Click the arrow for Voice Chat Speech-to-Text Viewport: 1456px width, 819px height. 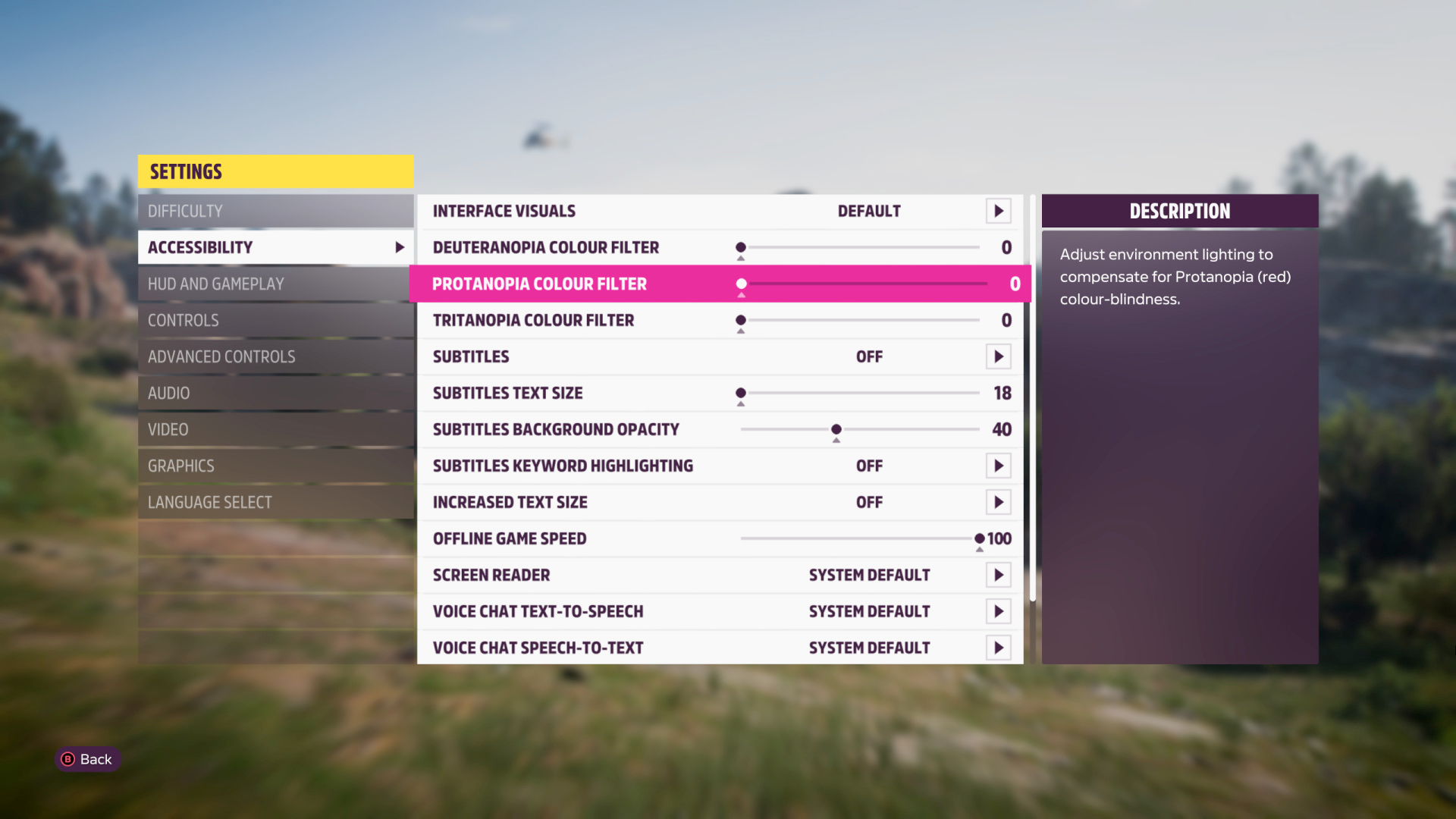(999, 648)
